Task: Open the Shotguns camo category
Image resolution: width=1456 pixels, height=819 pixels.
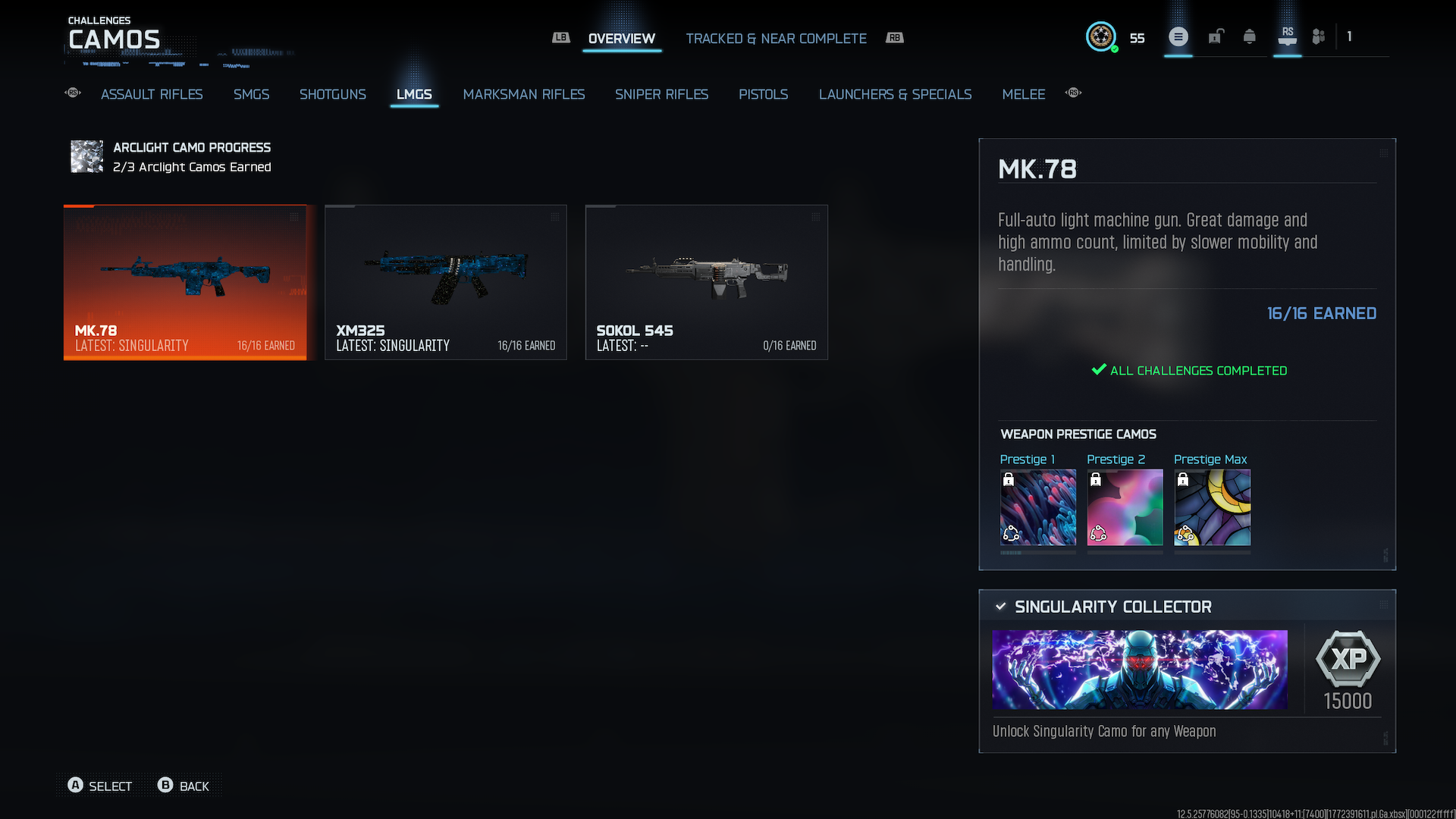Action: [332, 94]
